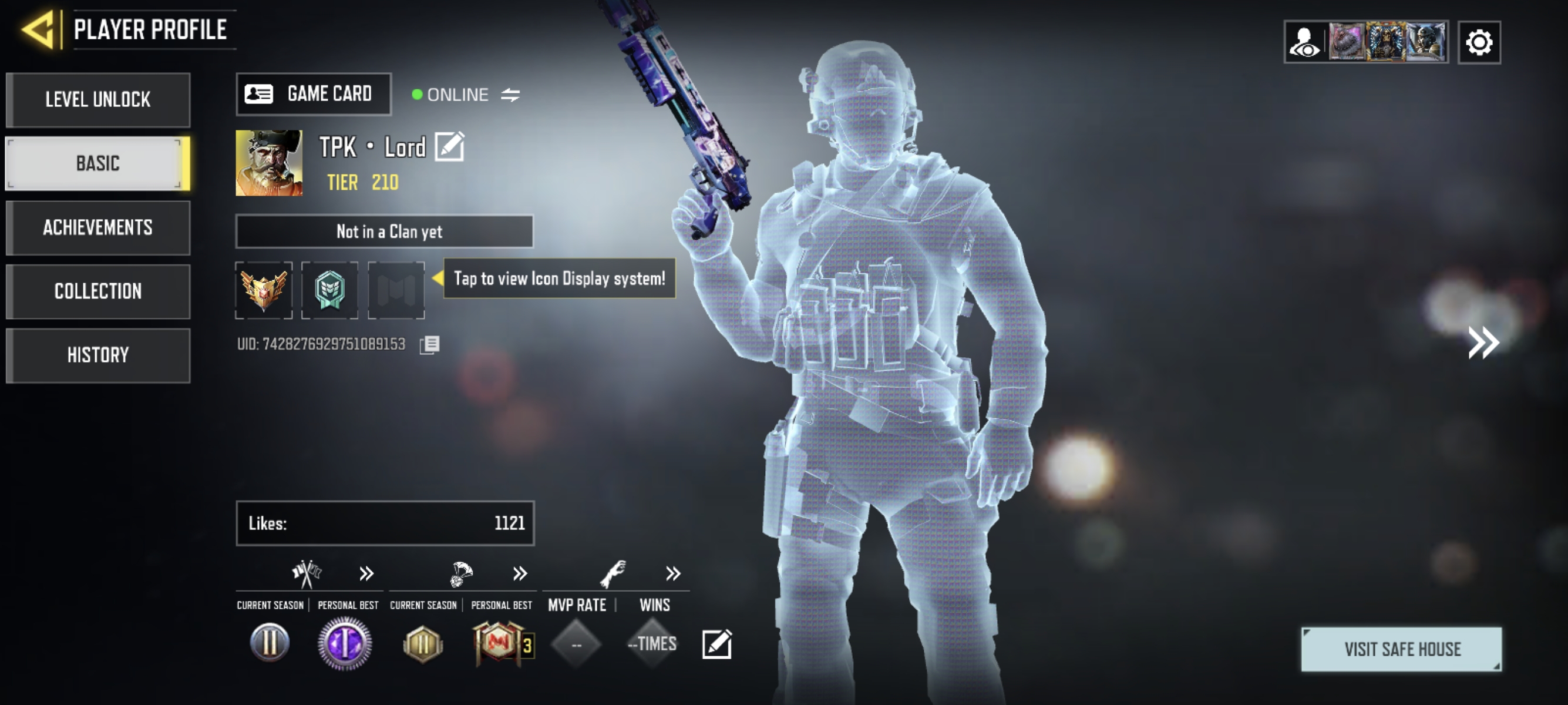This screenshot has width=1568, height=705.
Task: Open the Likes panel
Action: pos(385,523)
